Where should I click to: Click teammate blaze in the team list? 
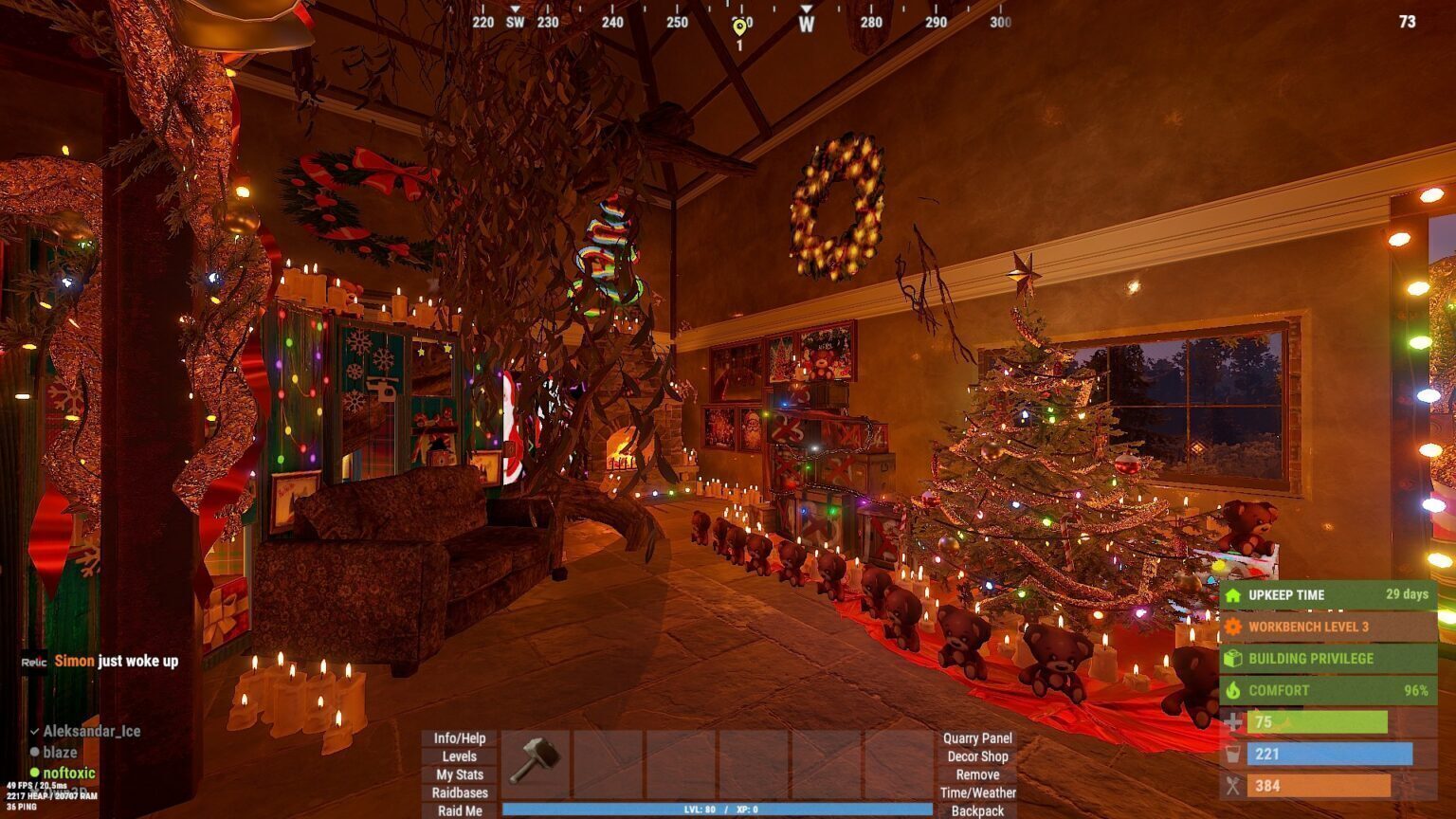(x=60, y=752)
